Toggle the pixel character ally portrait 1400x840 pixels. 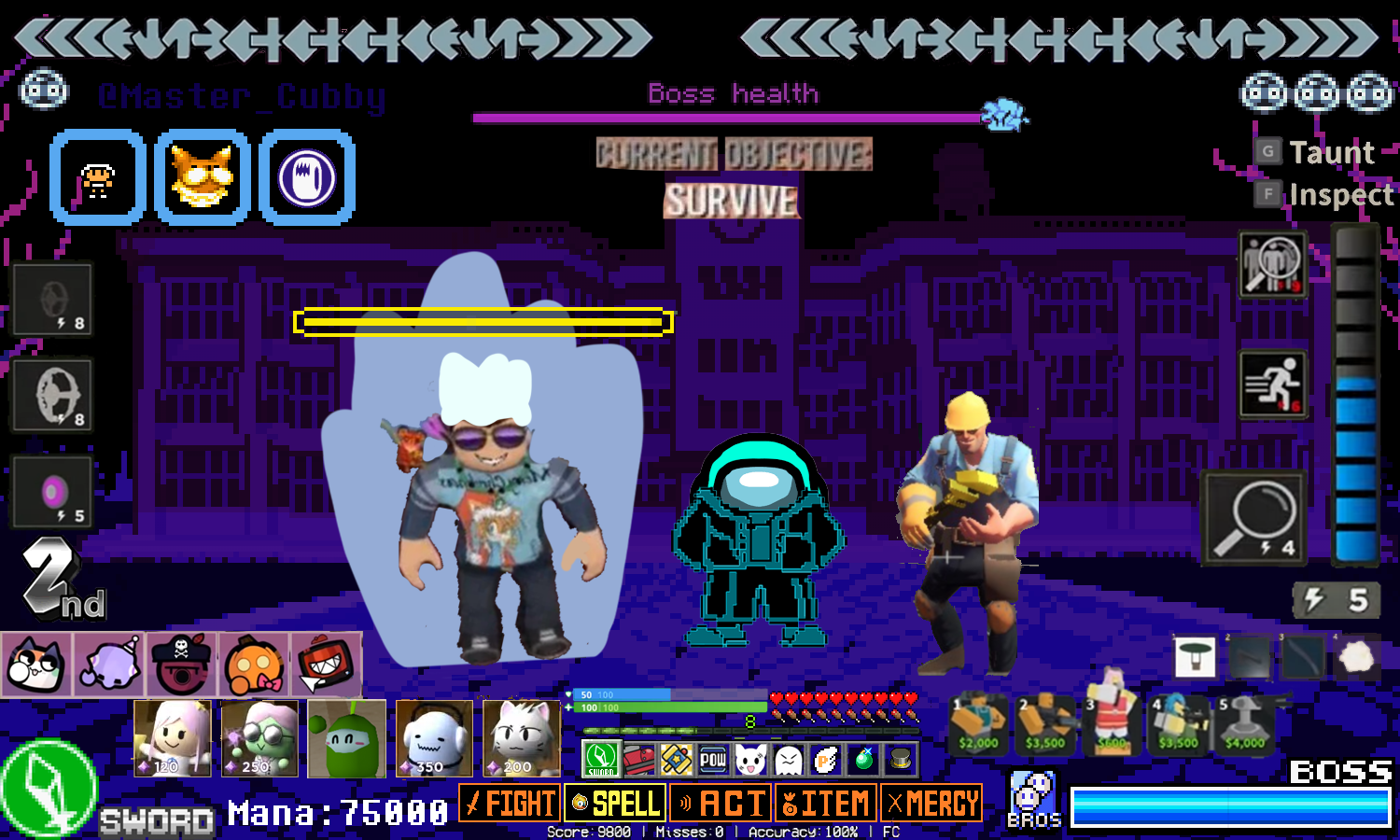[98, 177]
